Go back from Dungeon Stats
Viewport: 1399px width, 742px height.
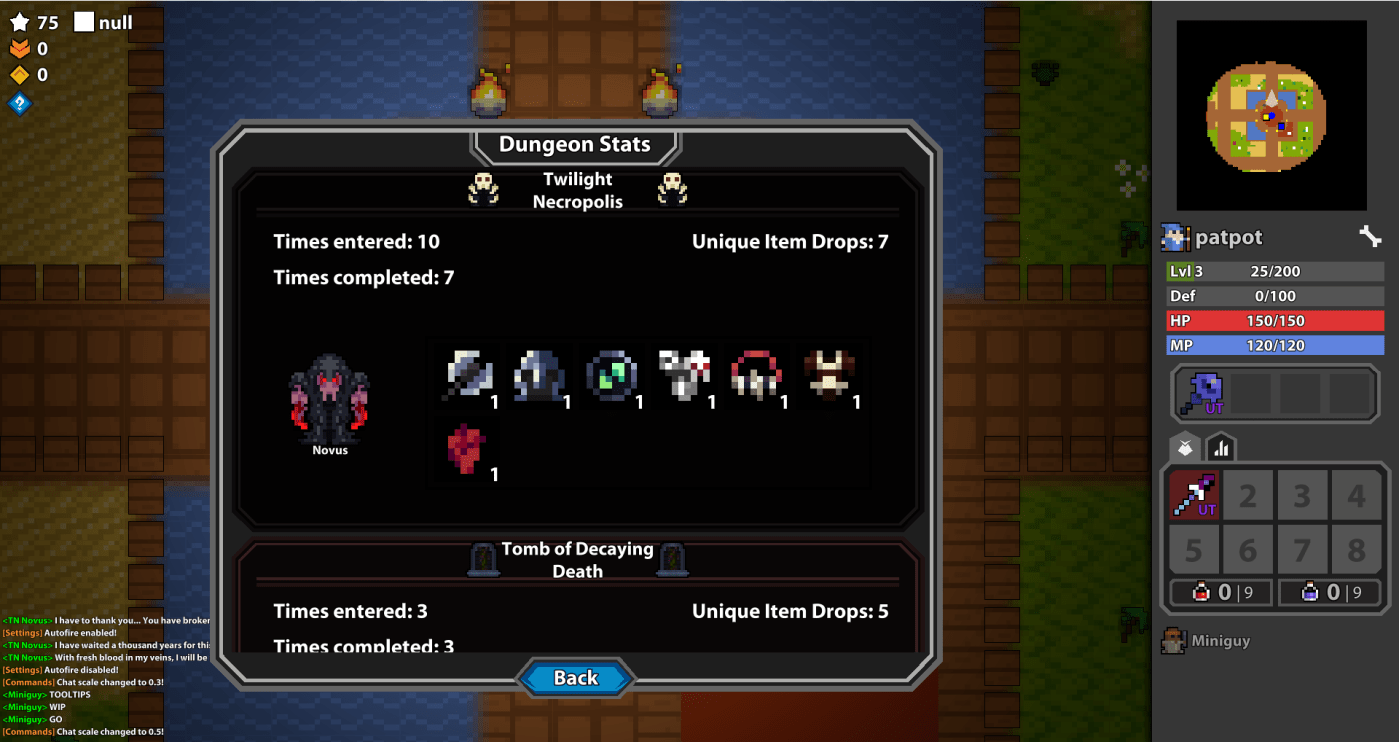(x=576, y=678)
